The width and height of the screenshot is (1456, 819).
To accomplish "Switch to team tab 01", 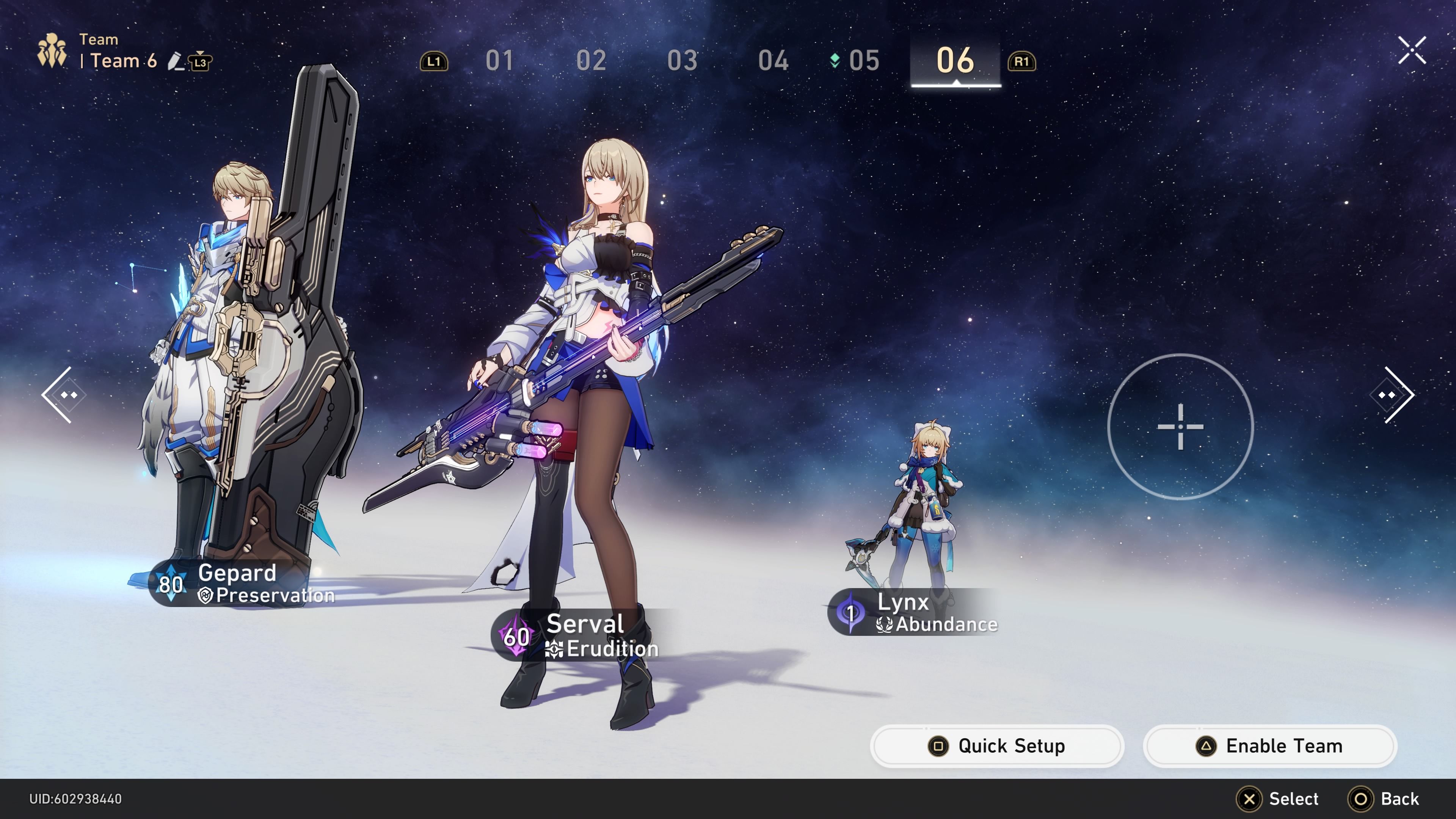I will [500, 61].
